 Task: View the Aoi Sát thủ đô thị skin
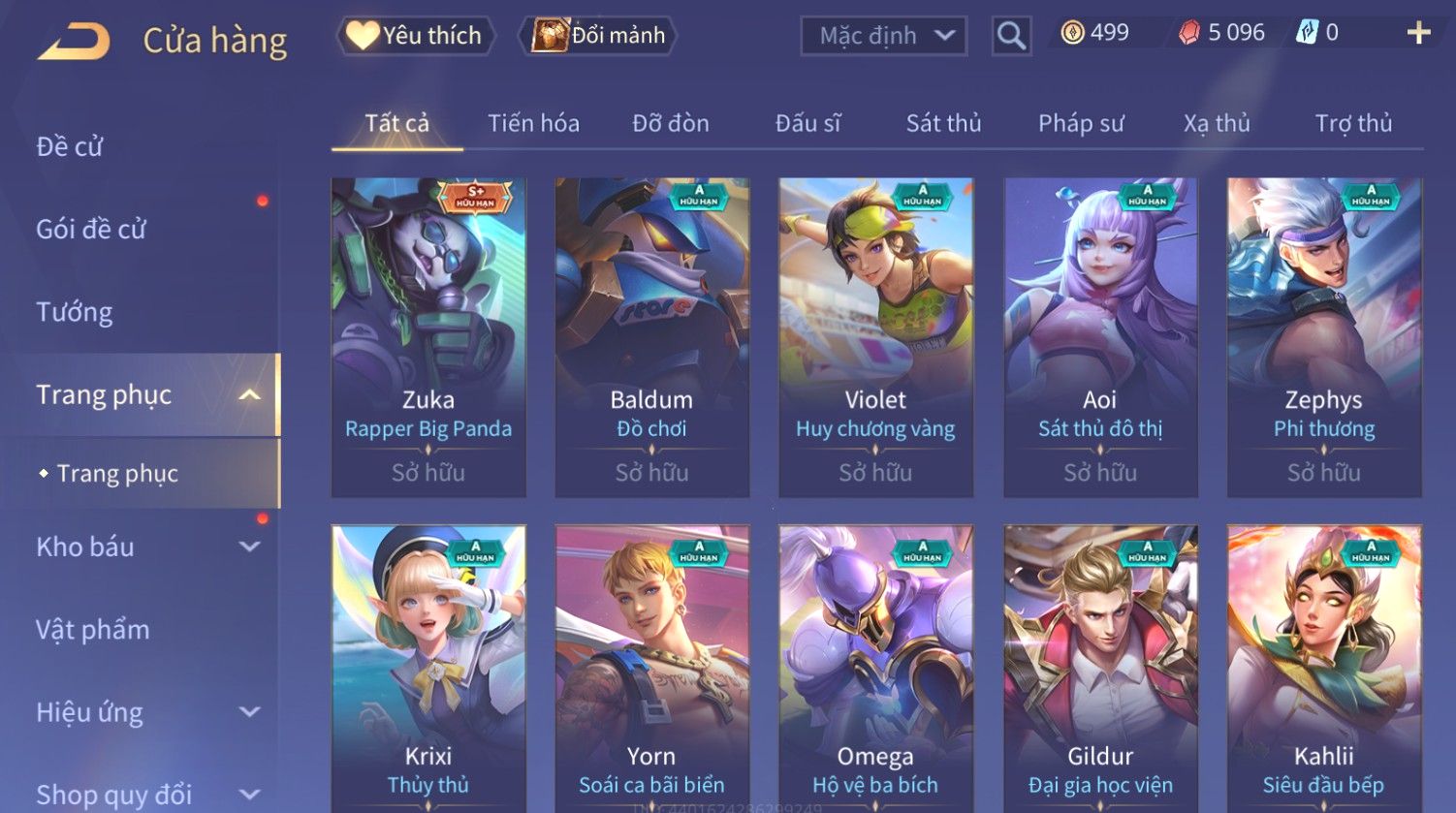[x=1100, y=336]
